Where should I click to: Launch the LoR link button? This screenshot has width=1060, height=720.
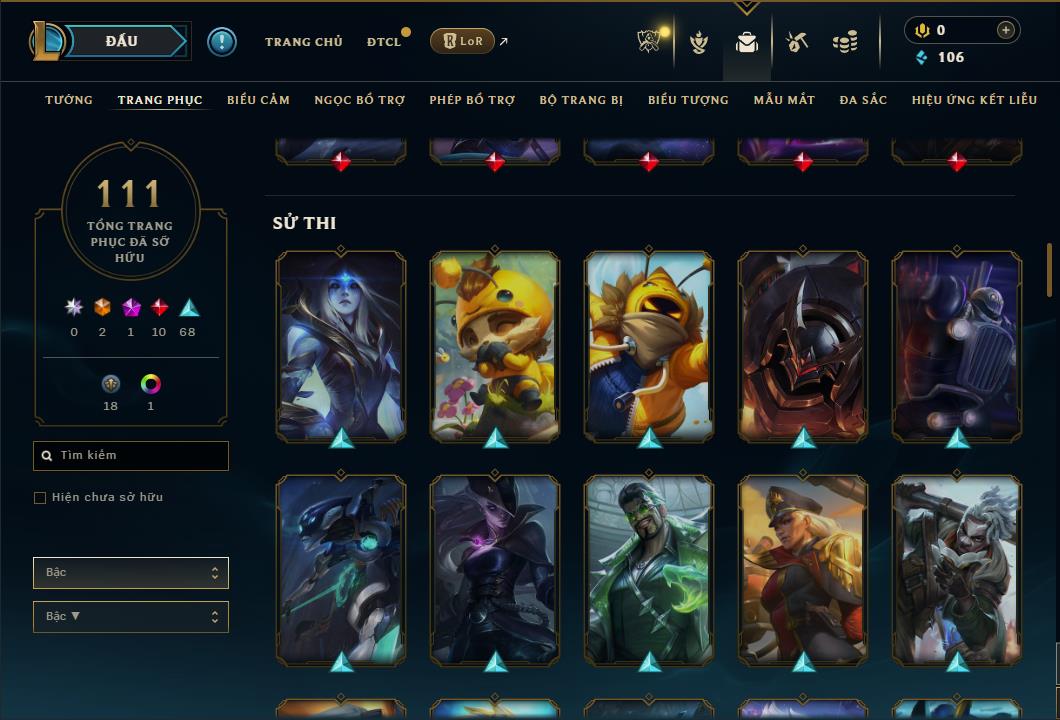coord(461,41)
